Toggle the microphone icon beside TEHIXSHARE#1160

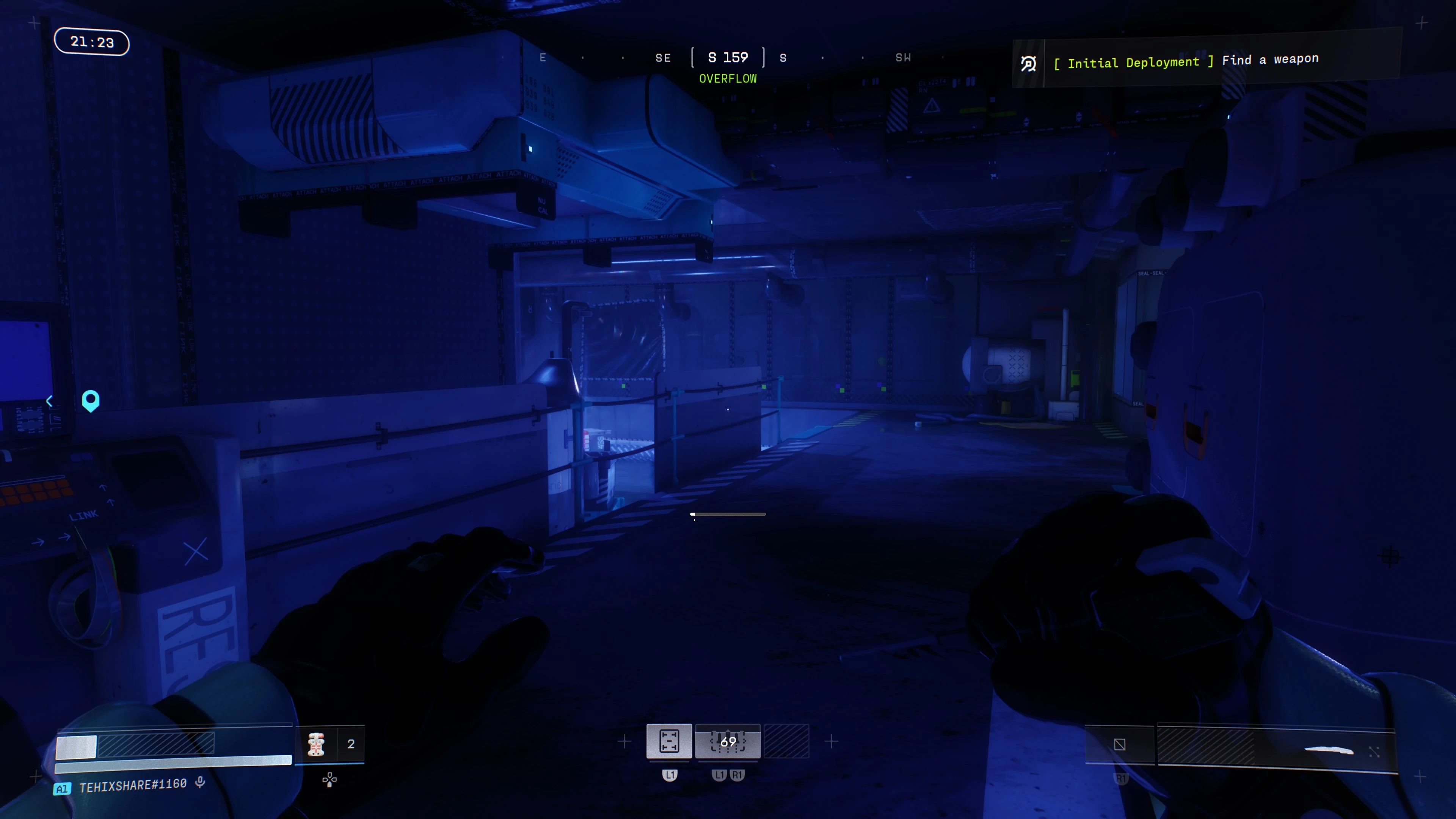click(x=199, y=782)
